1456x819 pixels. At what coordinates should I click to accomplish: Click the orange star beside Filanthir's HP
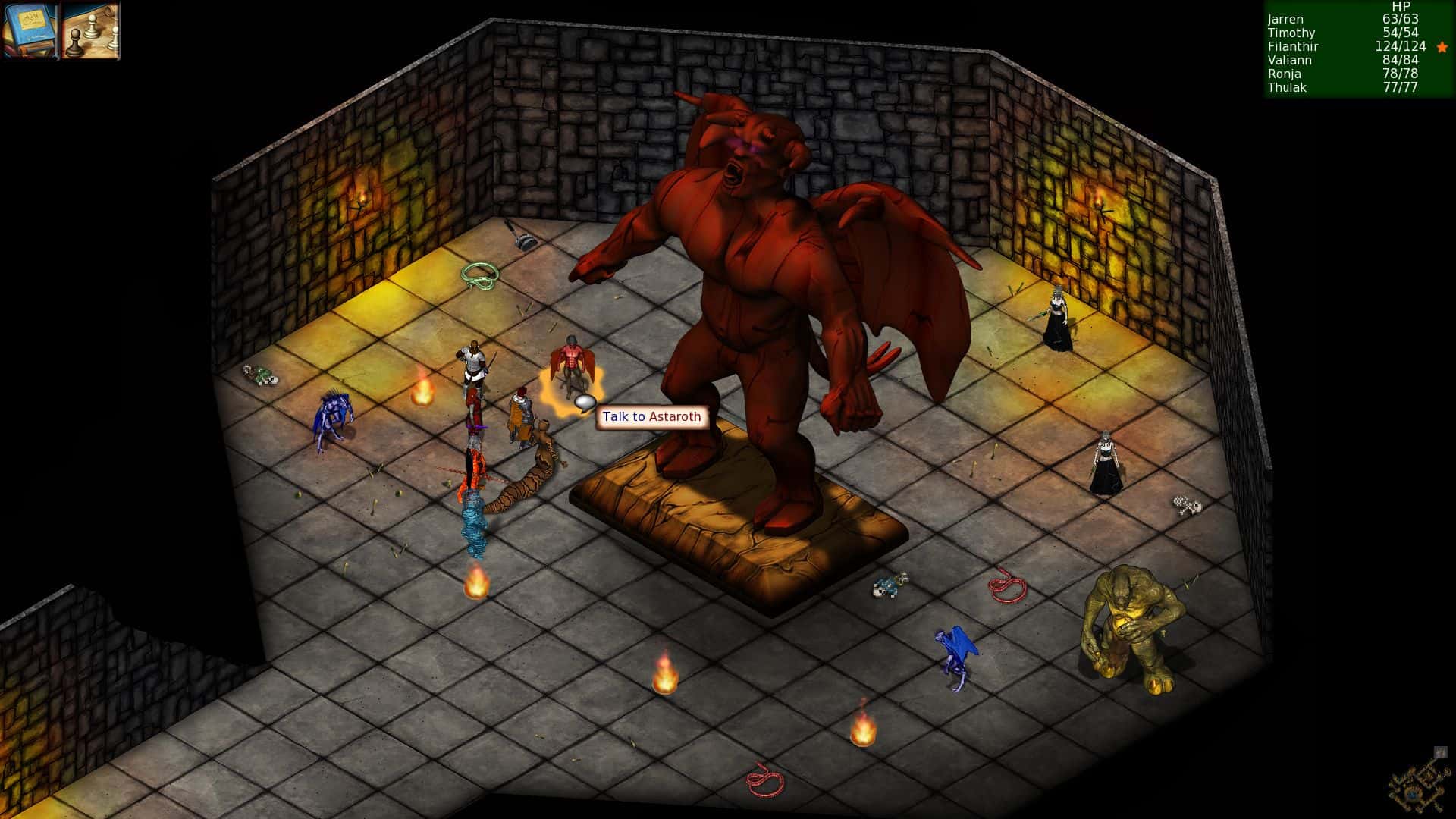[1444, 46]
